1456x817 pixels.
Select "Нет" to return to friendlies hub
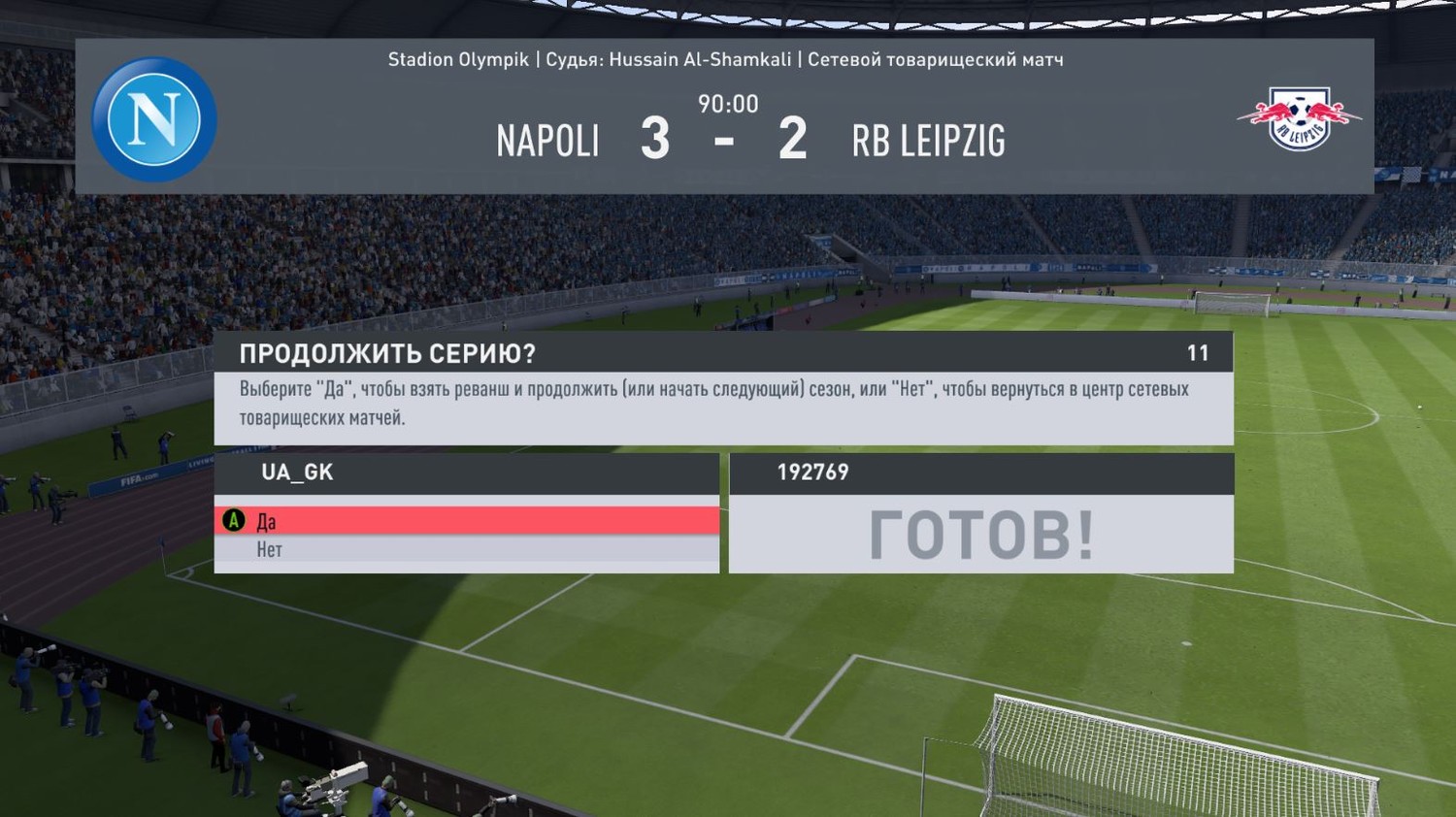coord(466,550)
